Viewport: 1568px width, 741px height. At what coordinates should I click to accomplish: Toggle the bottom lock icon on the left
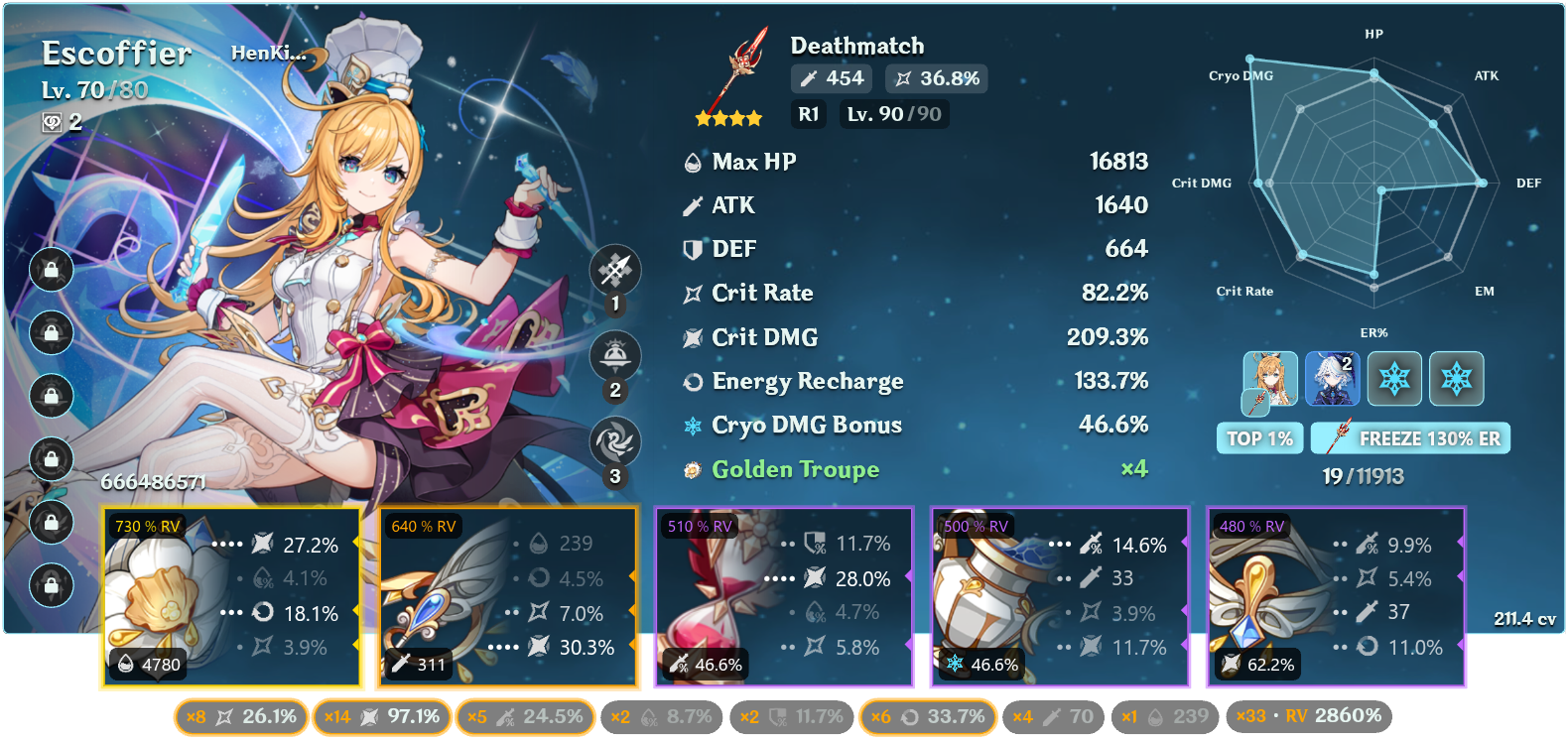pyautogui.click(x=52, y=583)
